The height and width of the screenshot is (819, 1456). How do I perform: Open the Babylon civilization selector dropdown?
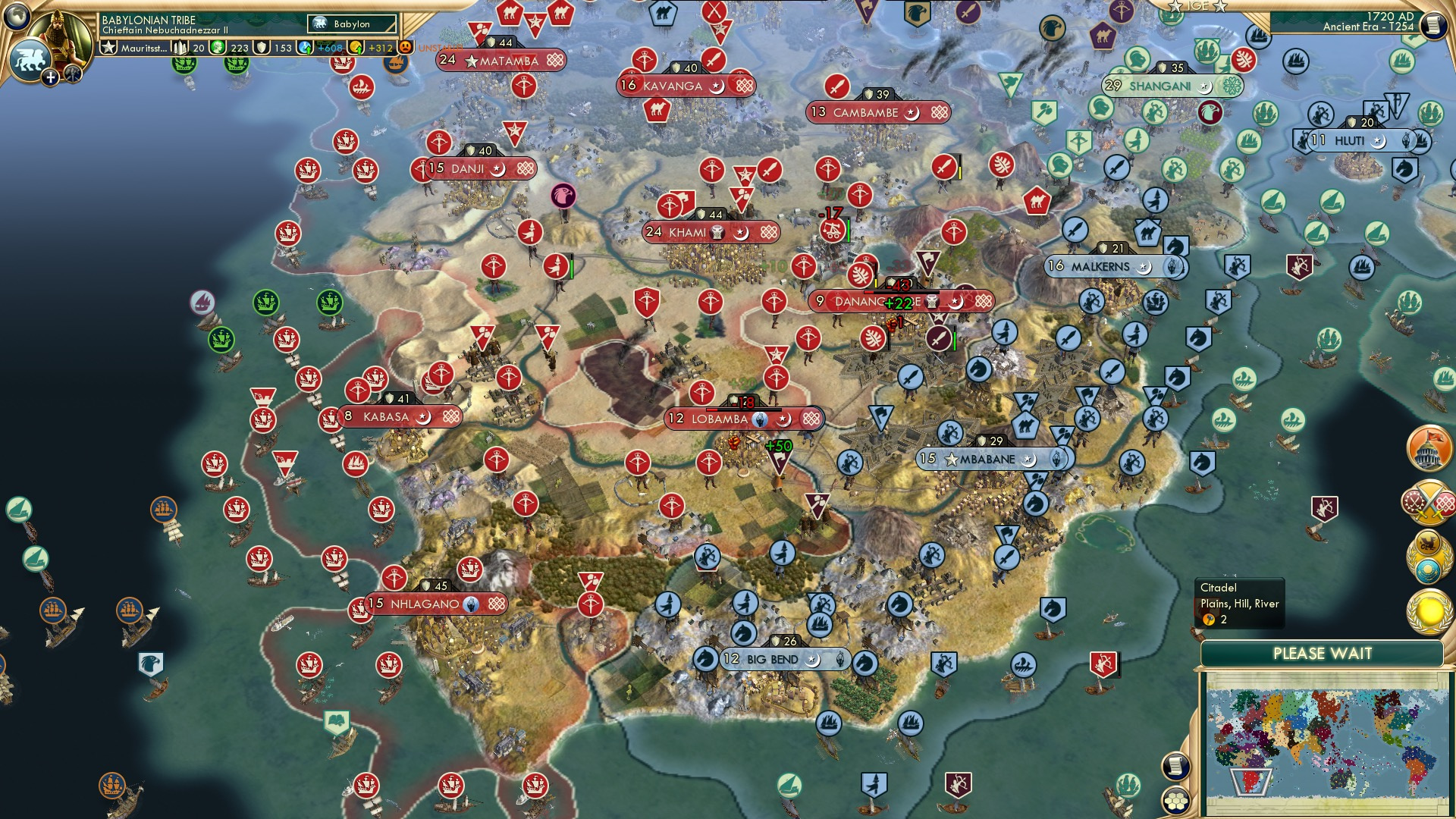[x=353, y=24]
